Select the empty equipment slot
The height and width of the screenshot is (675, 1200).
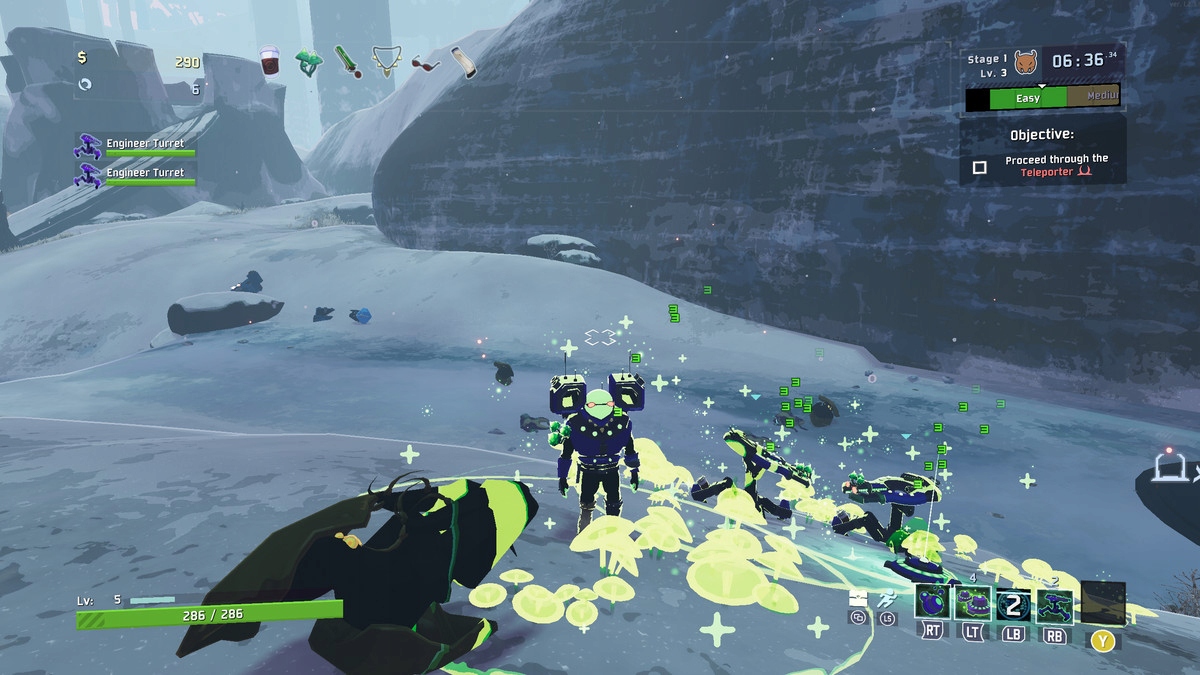pos(1103,603)
